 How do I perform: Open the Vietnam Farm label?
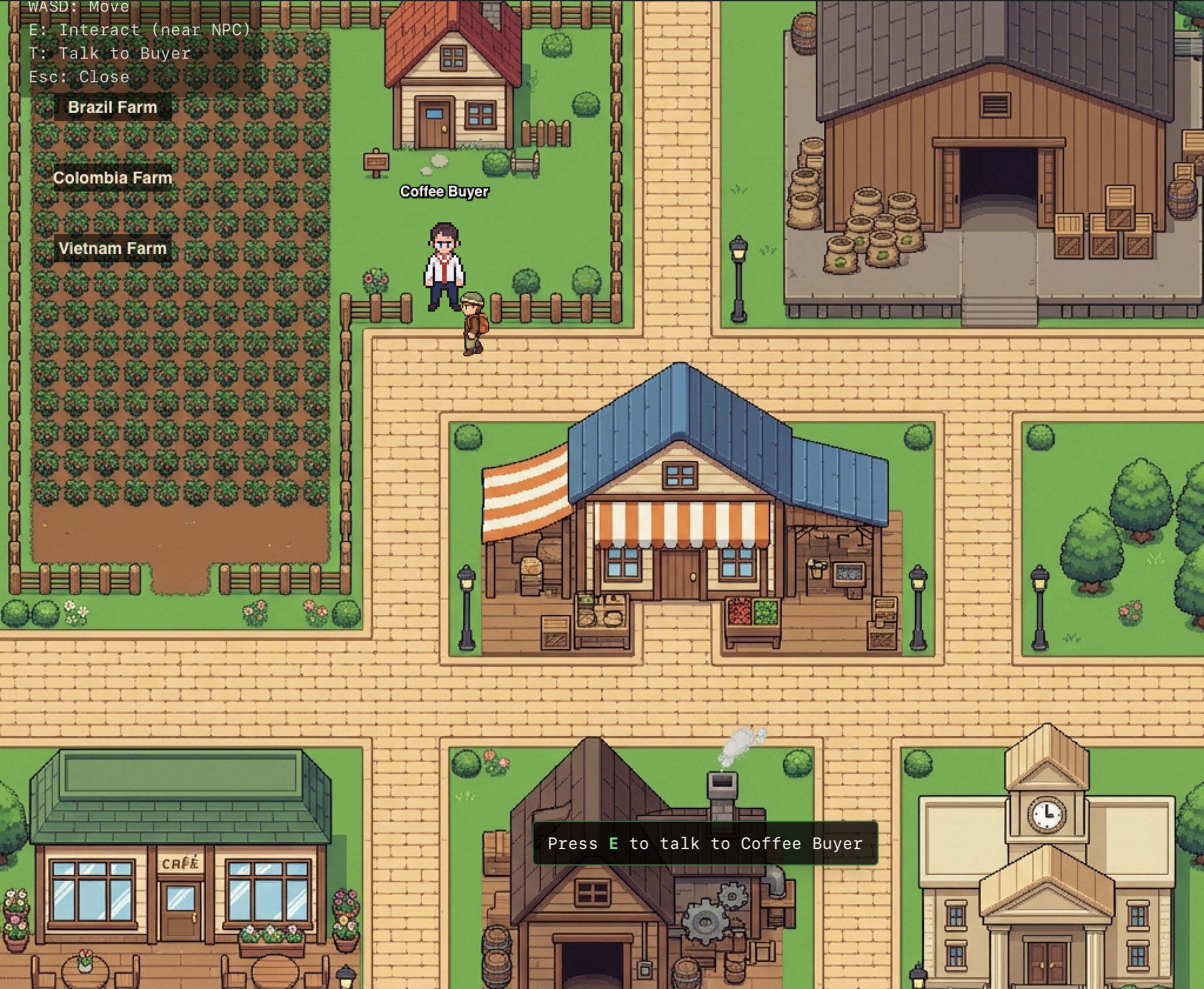pyautogui.click(x=112, y=248)
